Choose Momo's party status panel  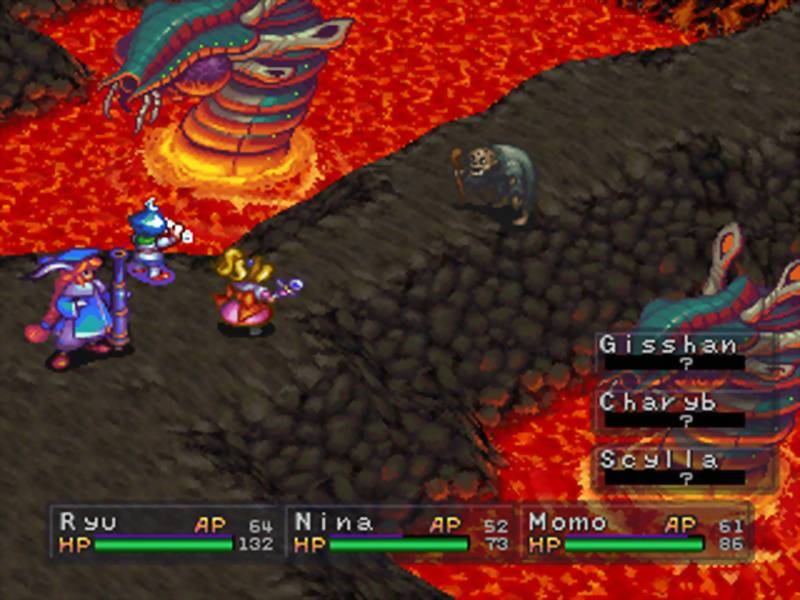pyautogui.click(x=636, y=533)
